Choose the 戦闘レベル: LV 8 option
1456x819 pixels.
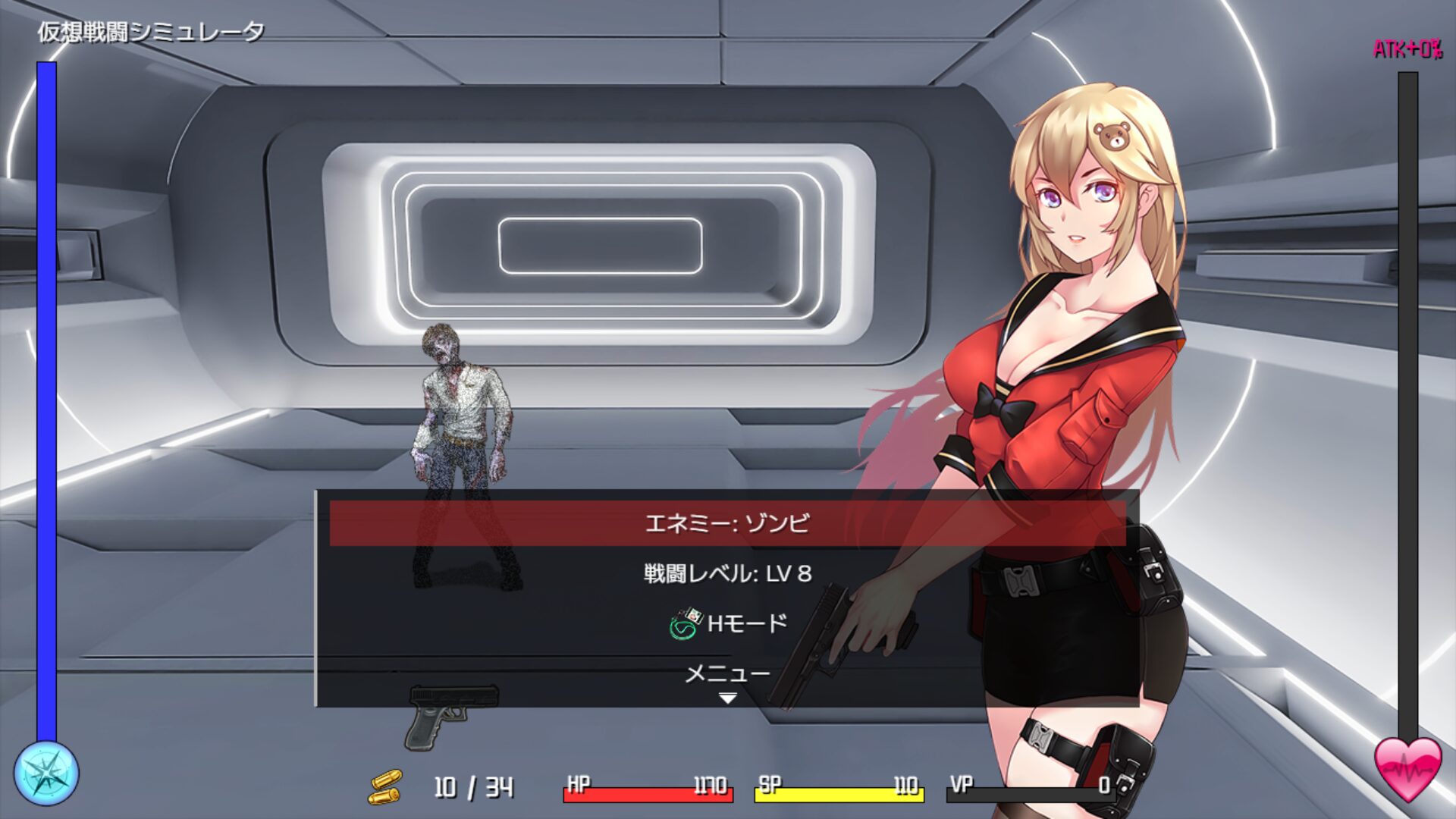(x=727, y=573)
